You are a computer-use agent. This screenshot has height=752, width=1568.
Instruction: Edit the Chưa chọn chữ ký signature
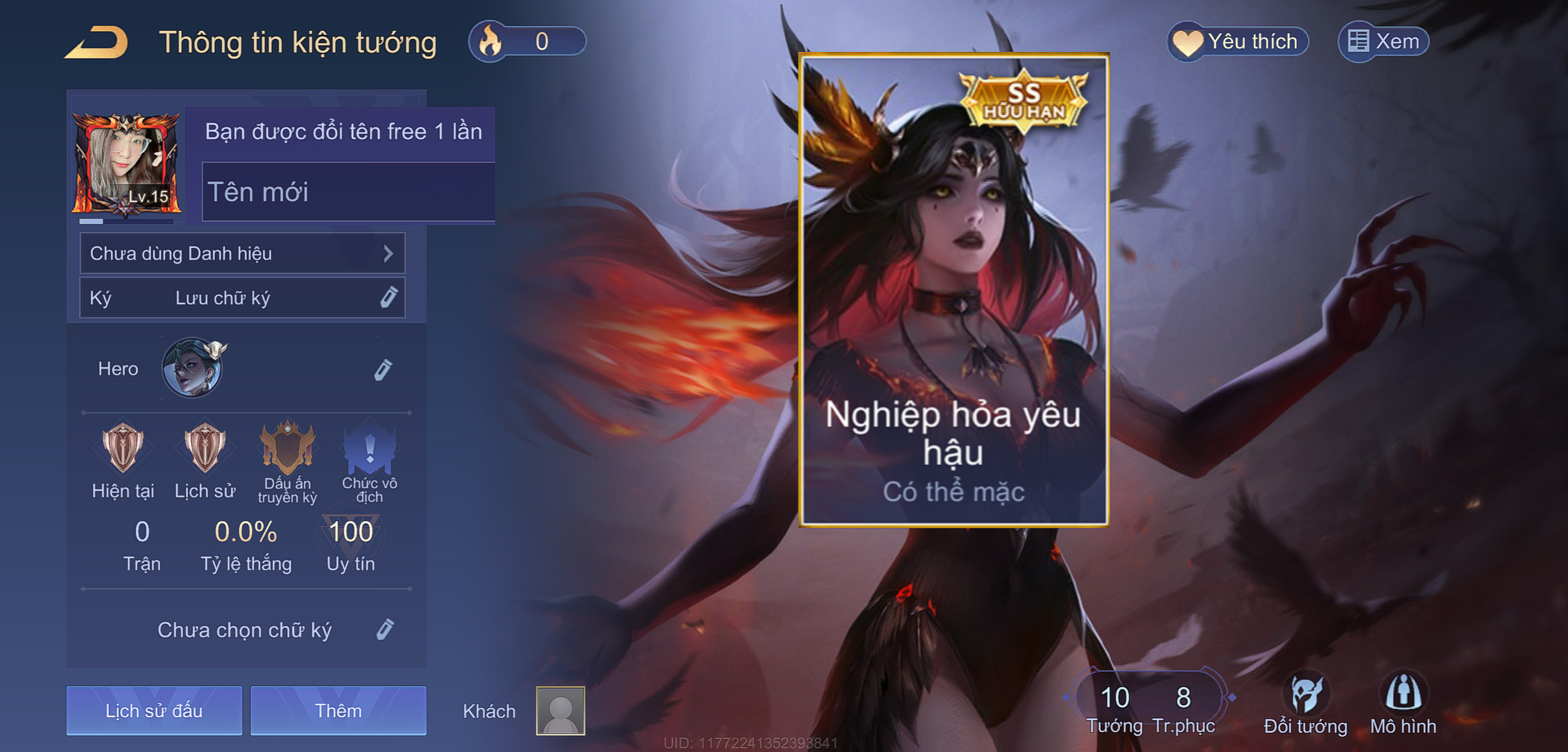(385, 630)
